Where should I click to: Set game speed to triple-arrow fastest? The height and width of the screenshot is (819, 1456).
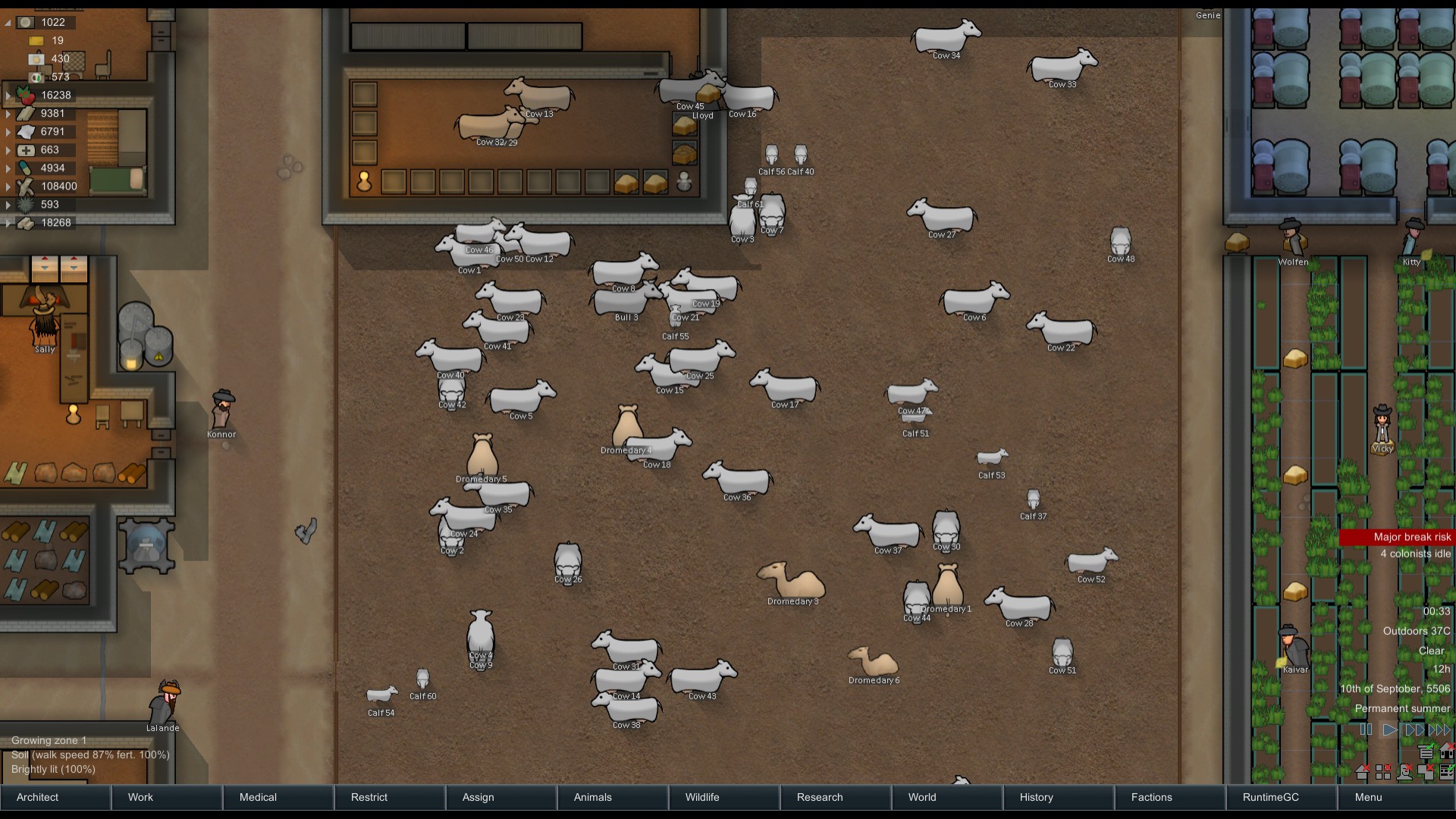1439,730
